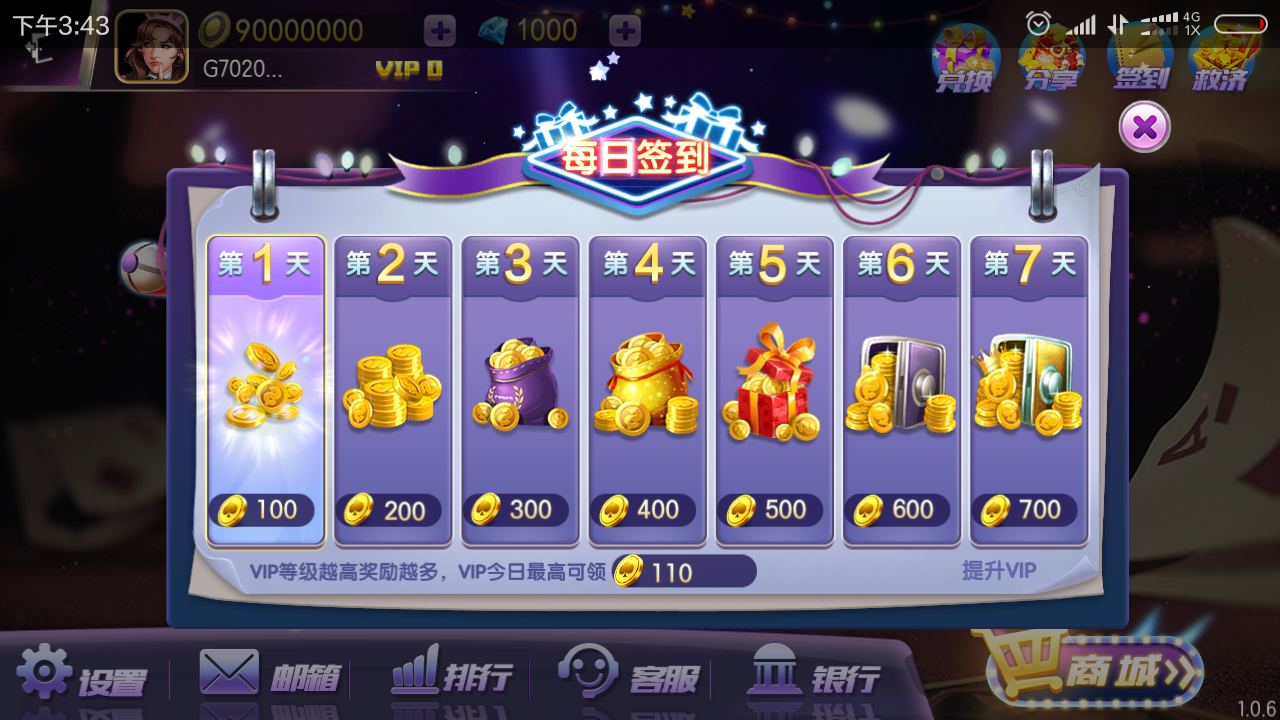This screenshot has height=720, width=1280.
Task: View the 排行 rankings icon
Action: pyautogui.click(x=450, y=675)
